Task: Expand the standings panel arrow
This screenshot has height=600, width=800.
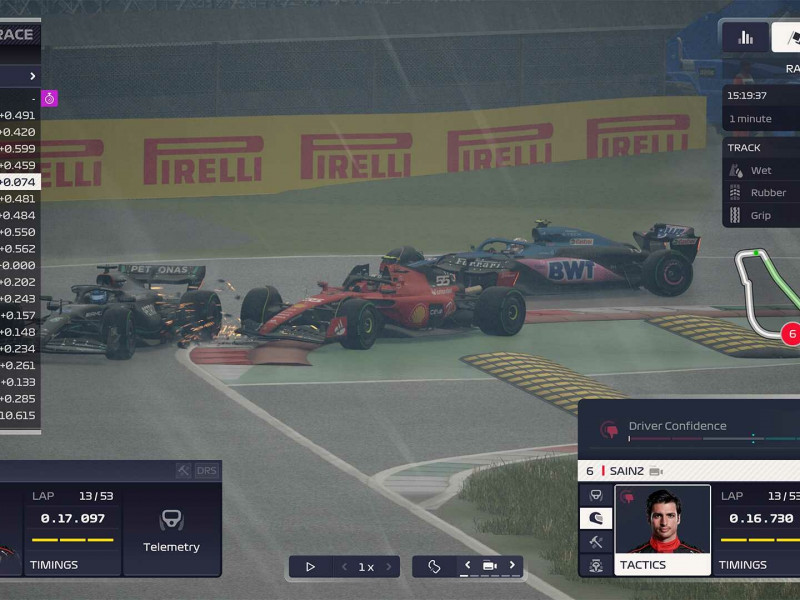Action: pyautogui.click(x=32, y=76)
